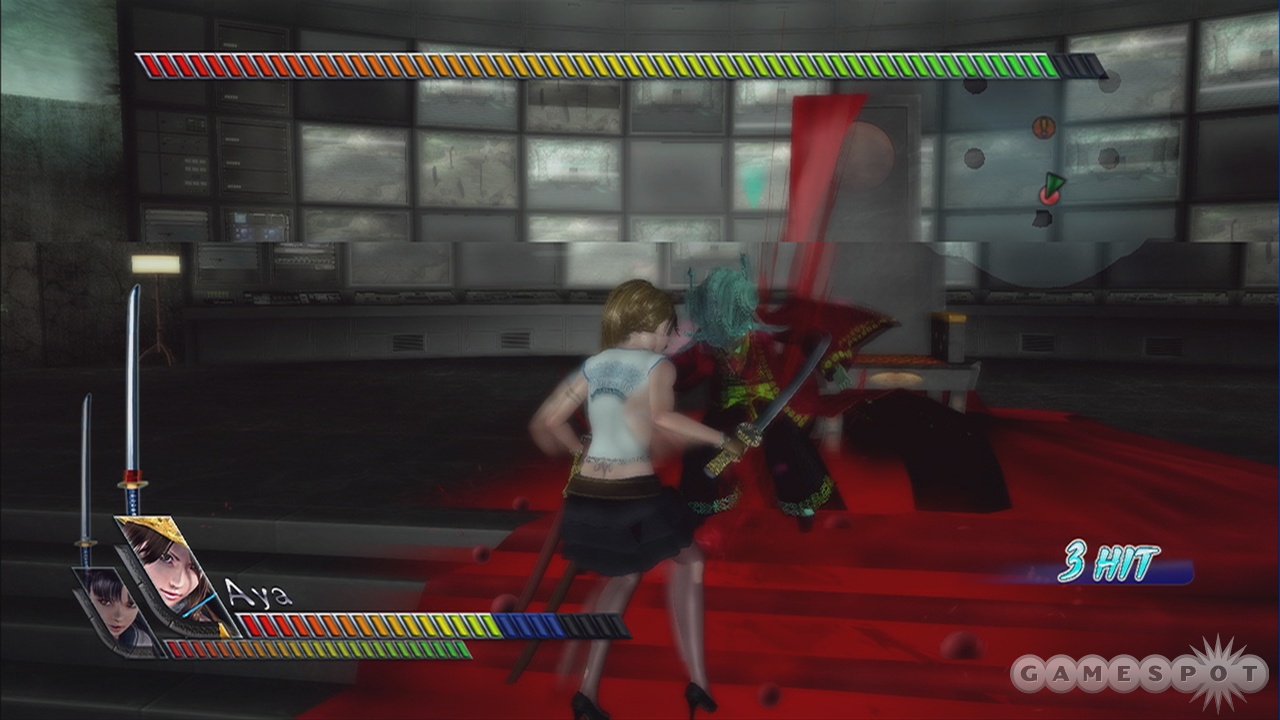Click the gold crown on Aya's portrait
The image size is (1280, 720).
pyautogui.click(x=153, y=523)
